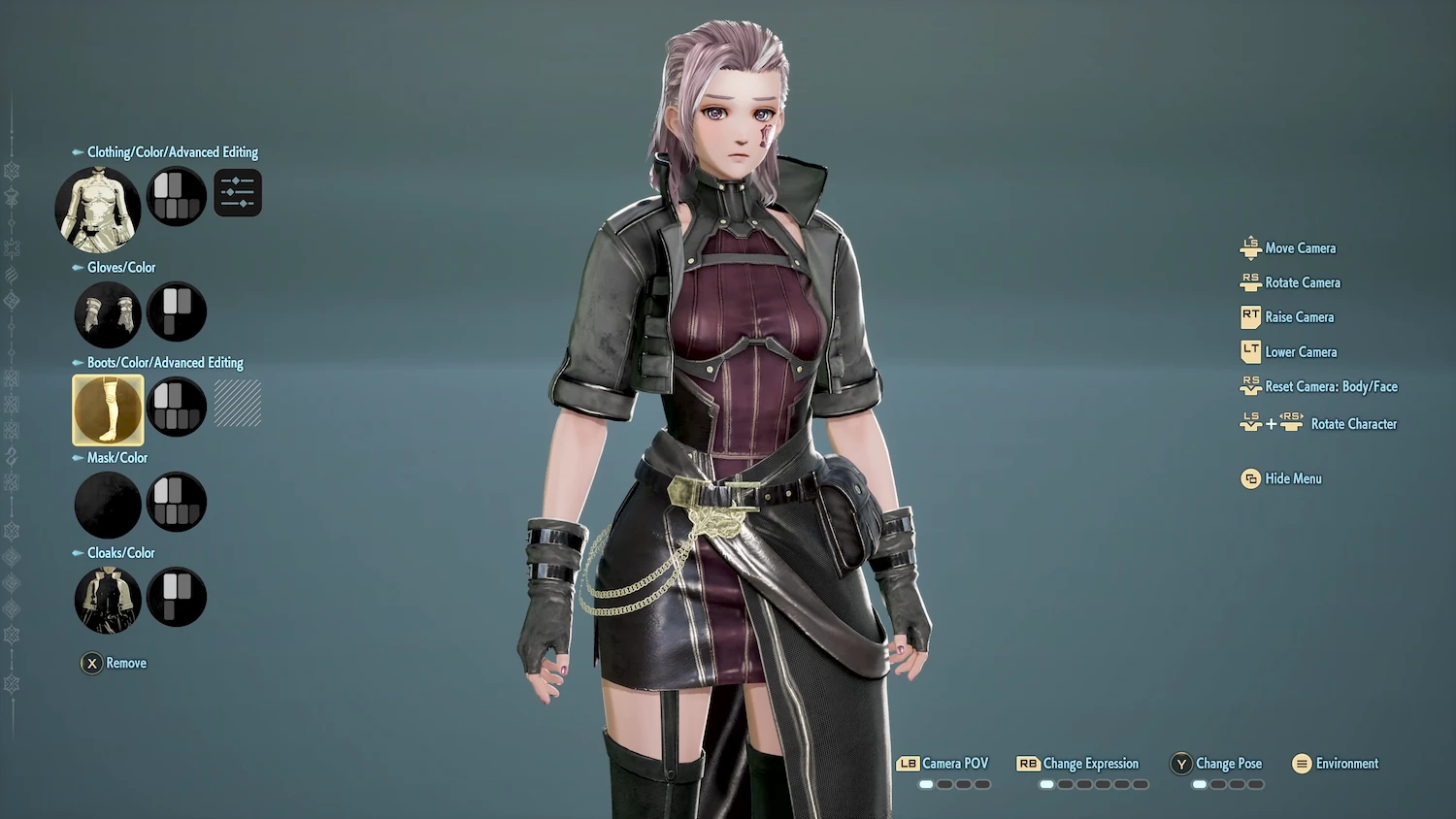Open the gloves color icon
Image resolution: width=1456 pixels, height=819 pixels.
click(x=176, y=311)
